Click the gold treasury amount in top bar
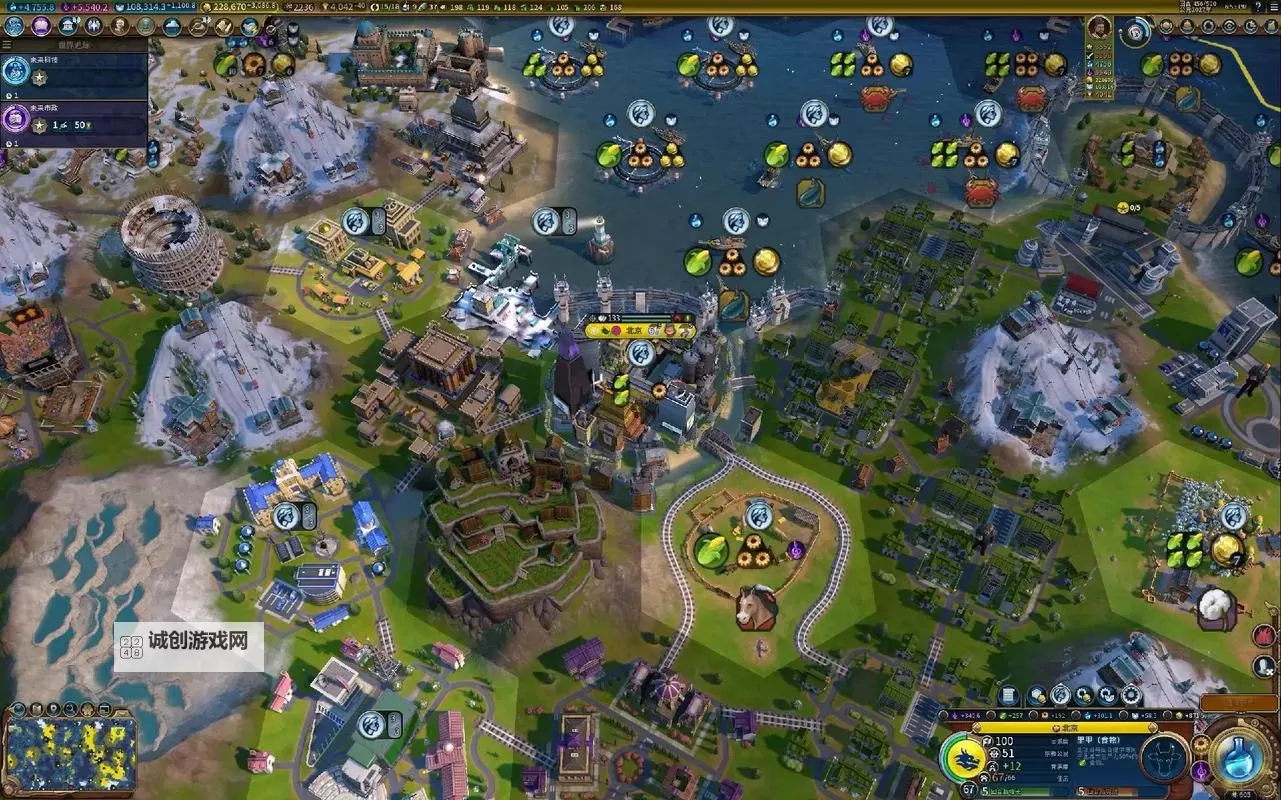Screen dimensions: 1281x800 coord(241,6)
